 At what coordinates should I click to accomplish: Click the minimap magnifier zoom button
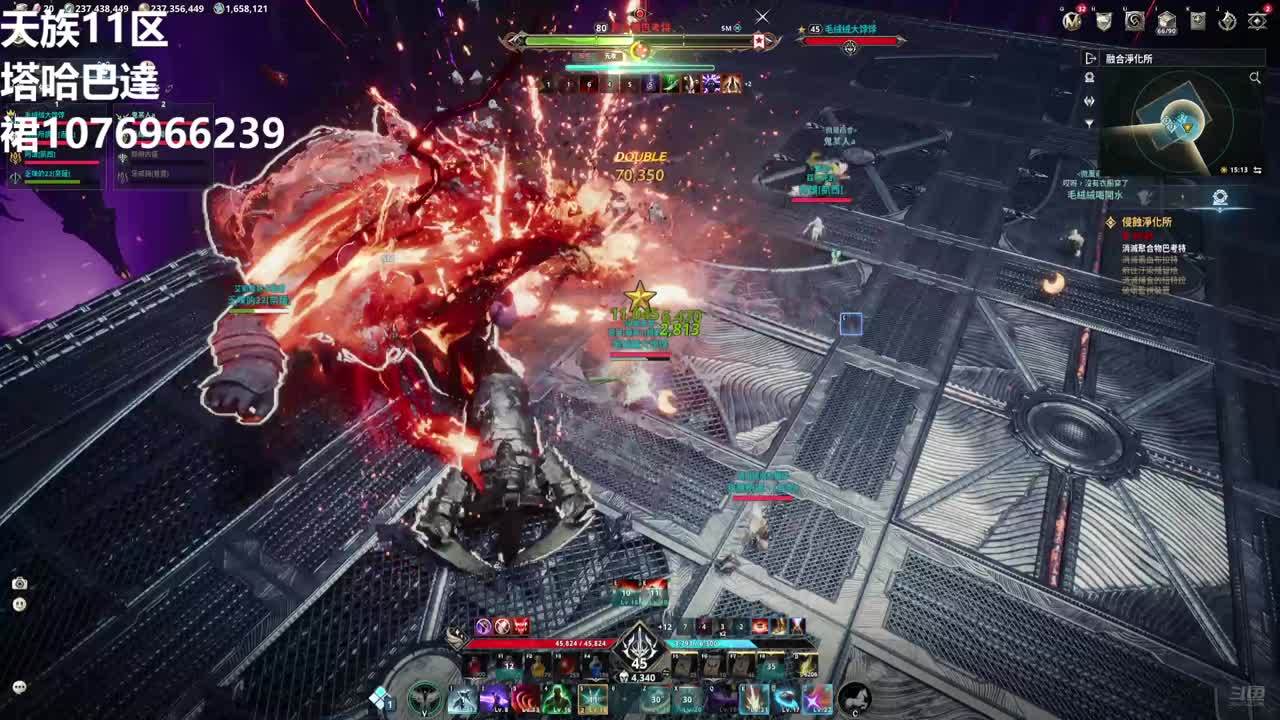(x=1255, y=77)
